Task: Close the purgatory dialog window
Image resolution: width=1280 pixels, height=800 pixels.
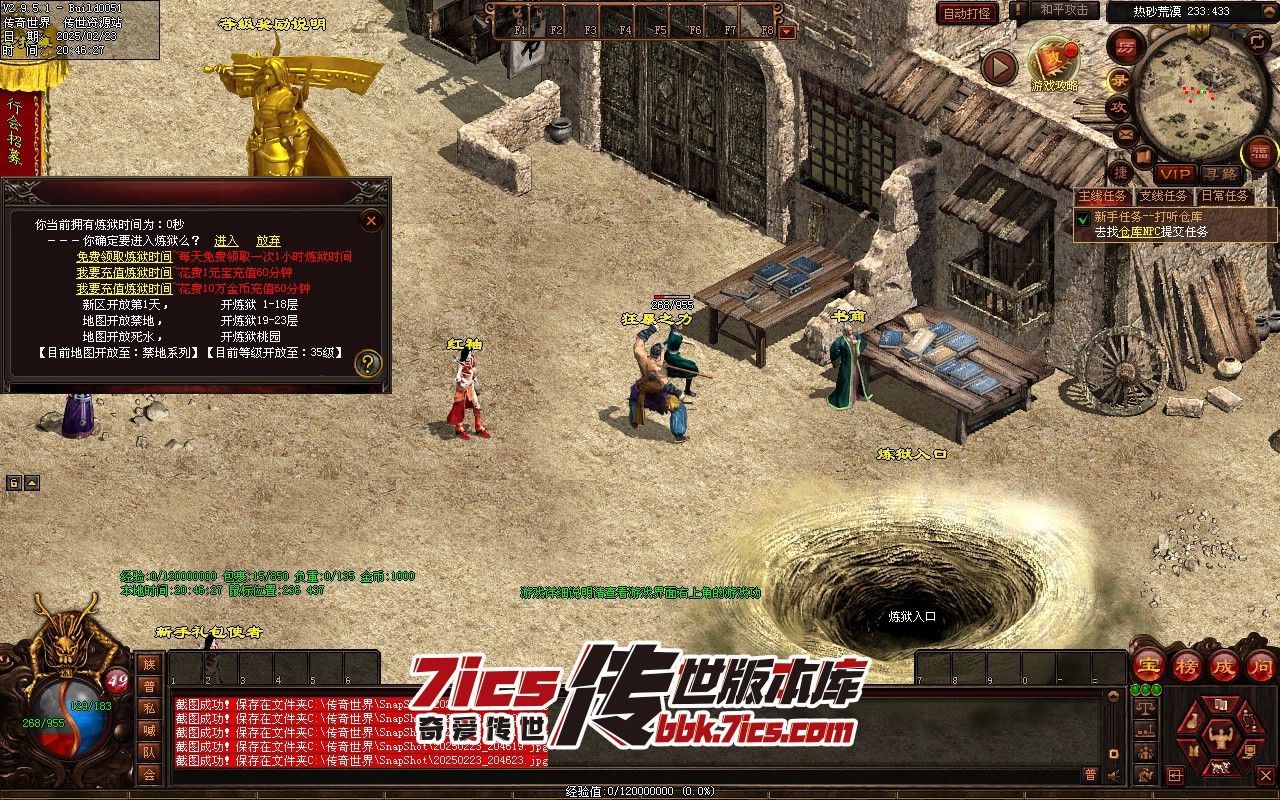Action: click(371, 221)
